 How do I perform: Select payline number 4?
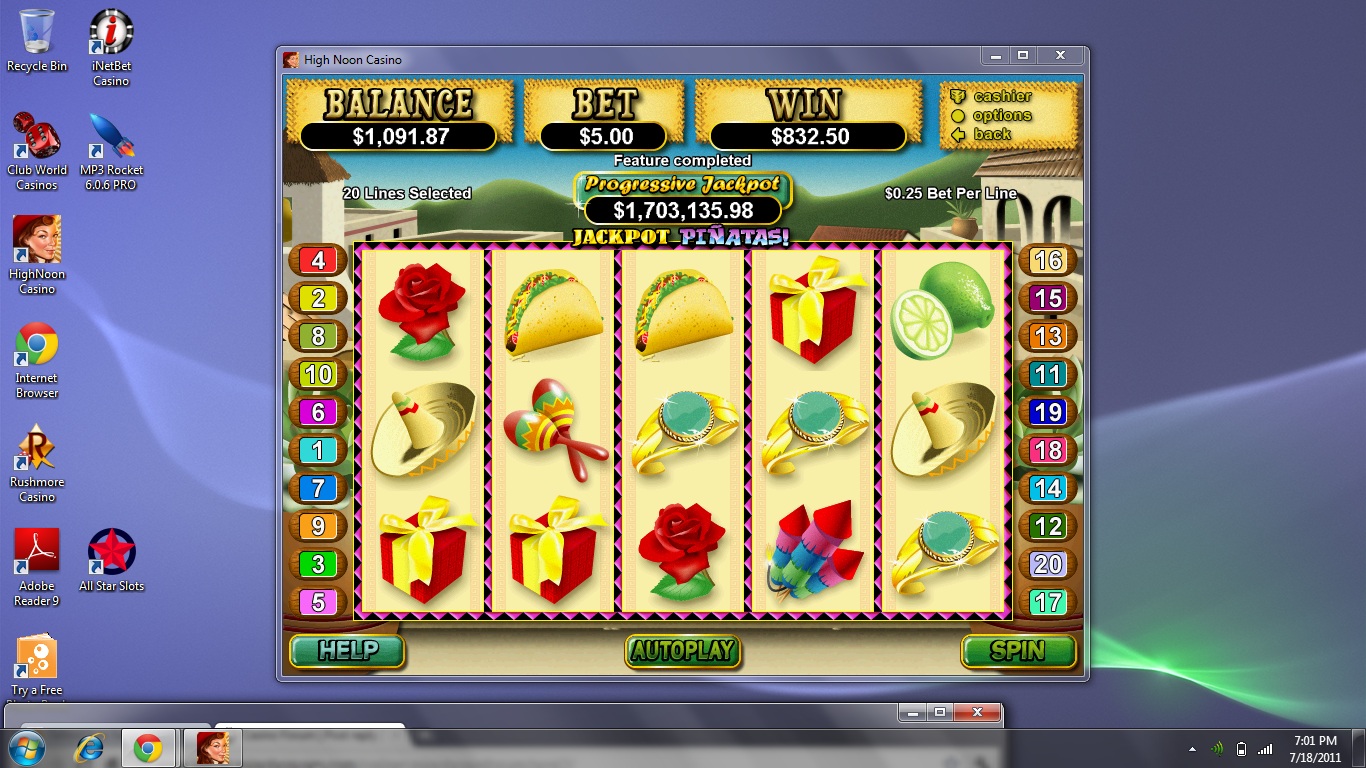coord(318,261)
